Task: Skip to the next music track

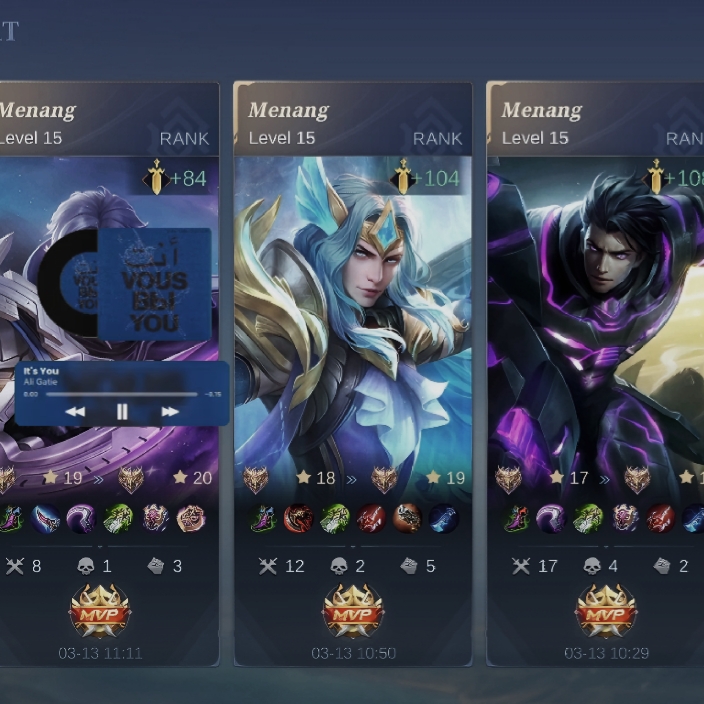Action: tap(170, 411)
